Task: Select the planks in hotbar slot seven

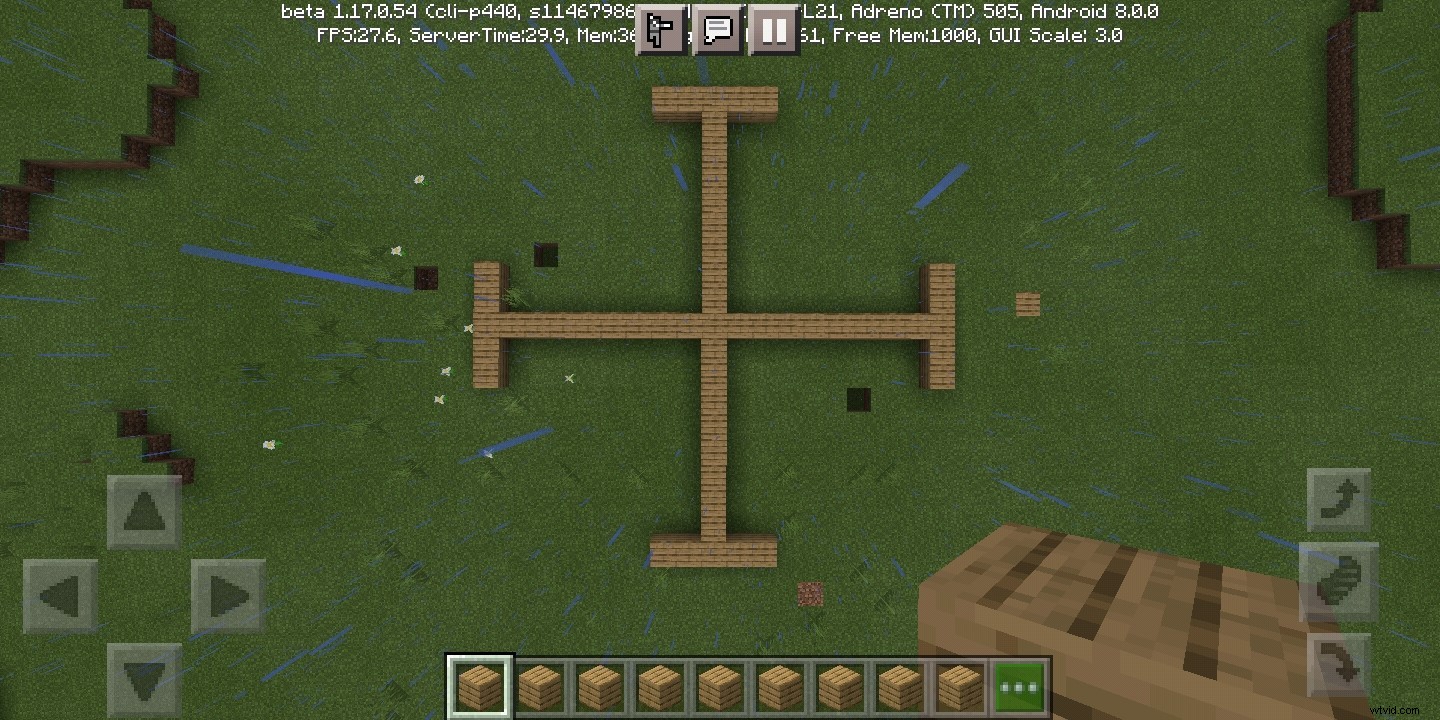Action: click(838, 686)
